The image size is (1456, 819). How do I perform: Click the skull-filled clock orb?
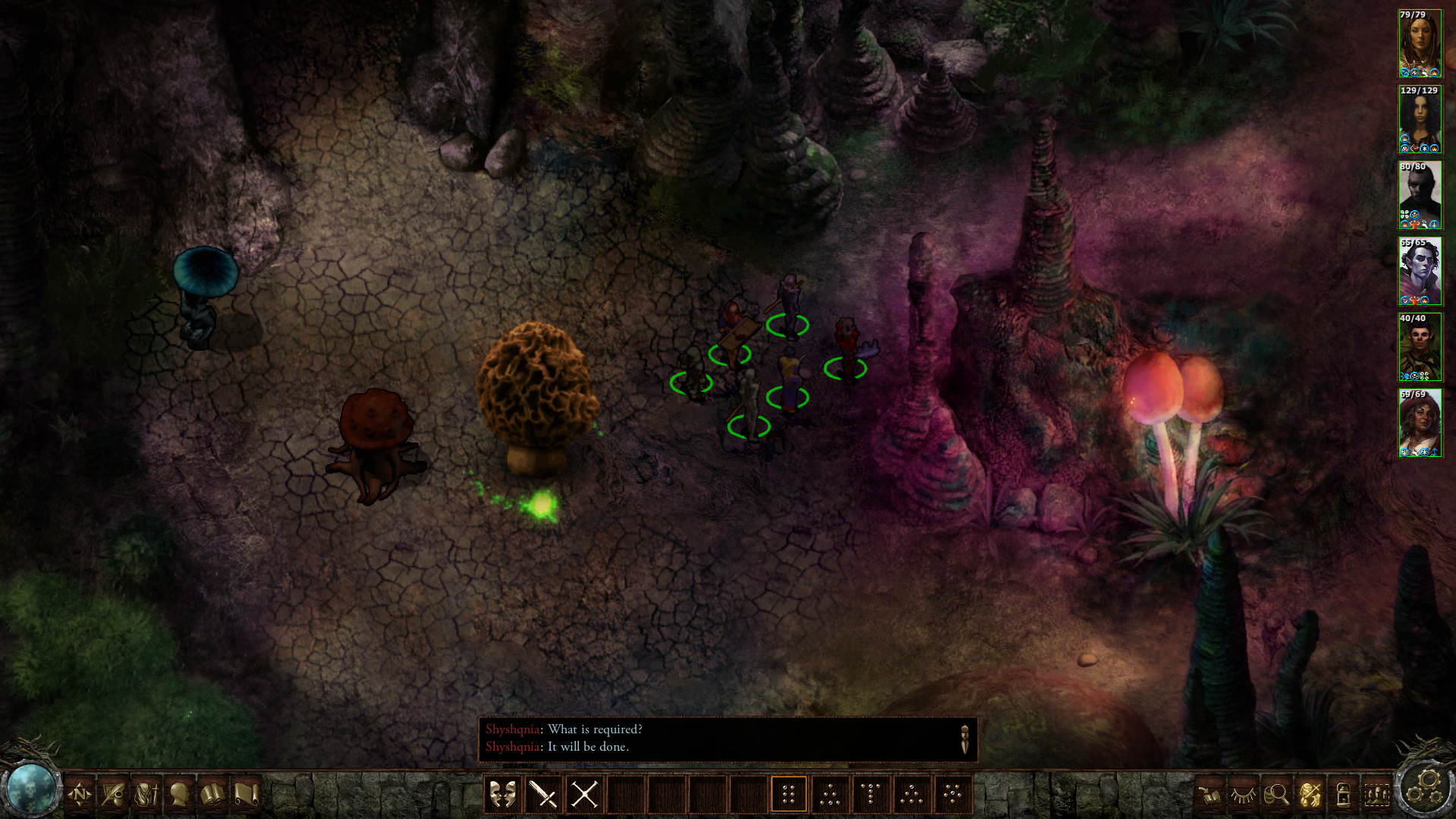tap(30, 789)
